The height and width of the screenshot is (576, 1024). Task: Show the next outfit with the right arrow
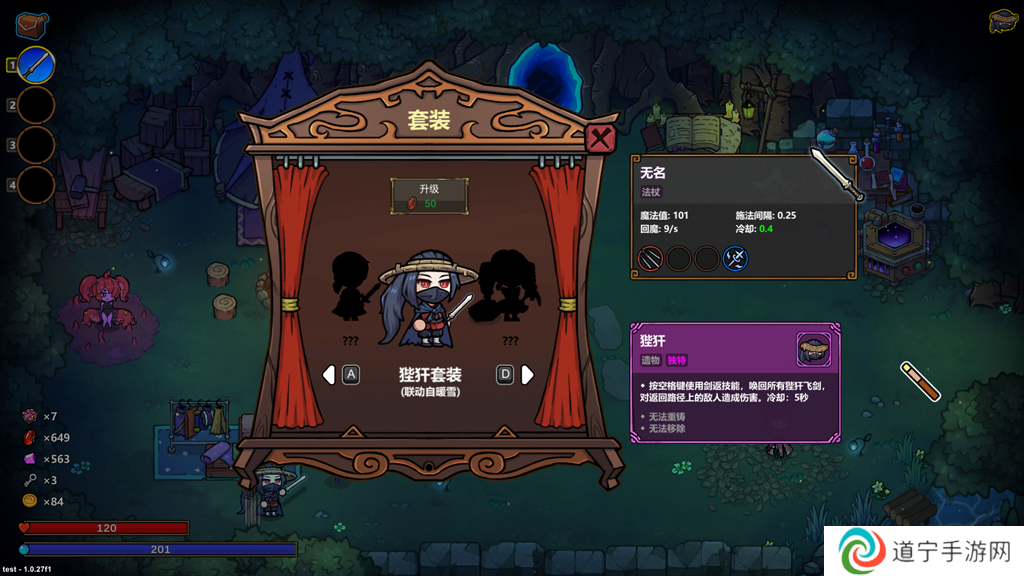point(528,375)
